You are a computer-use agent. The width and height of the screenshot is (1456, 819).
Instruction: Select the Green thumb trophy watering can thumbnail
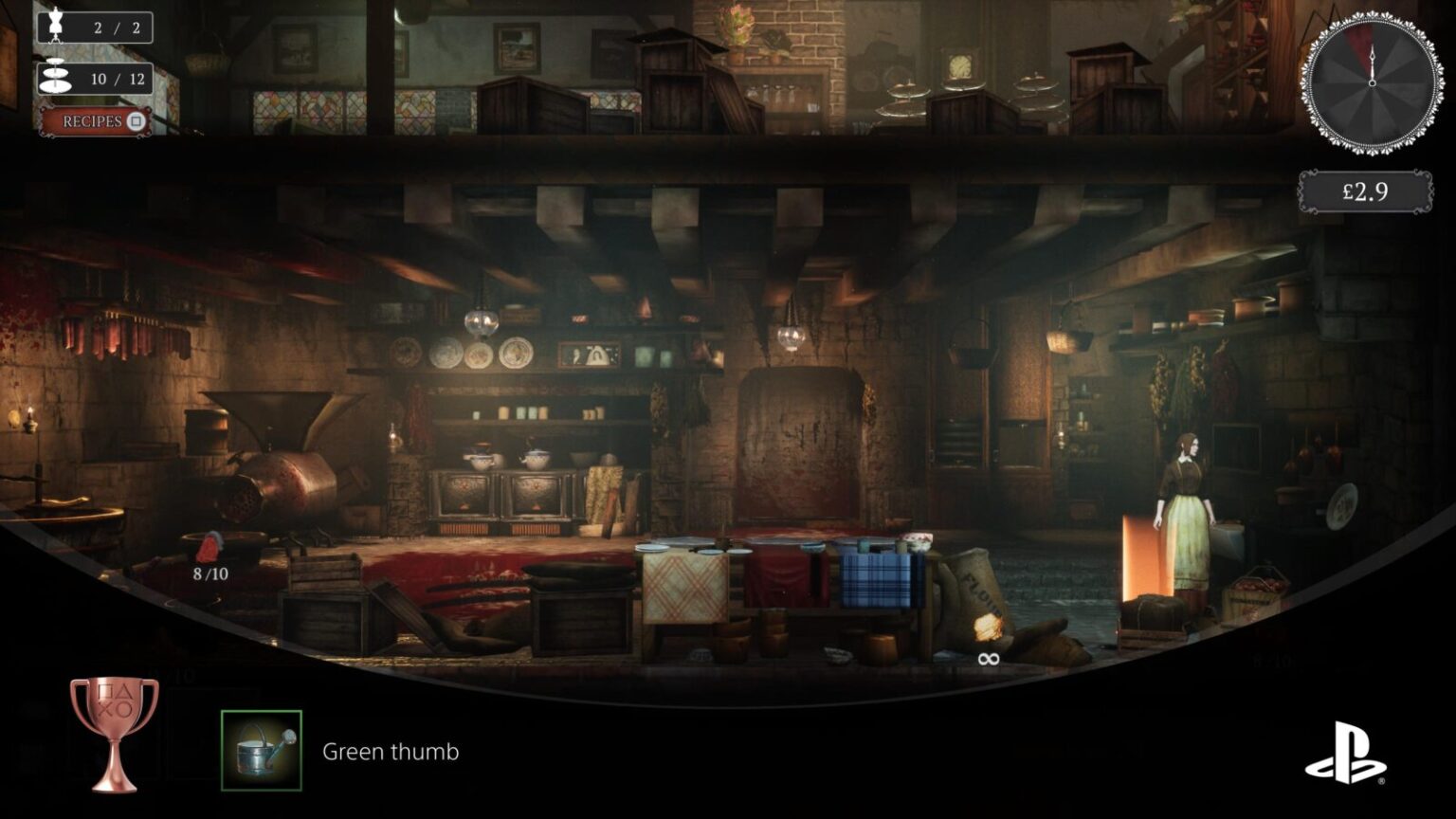(262, 750)
